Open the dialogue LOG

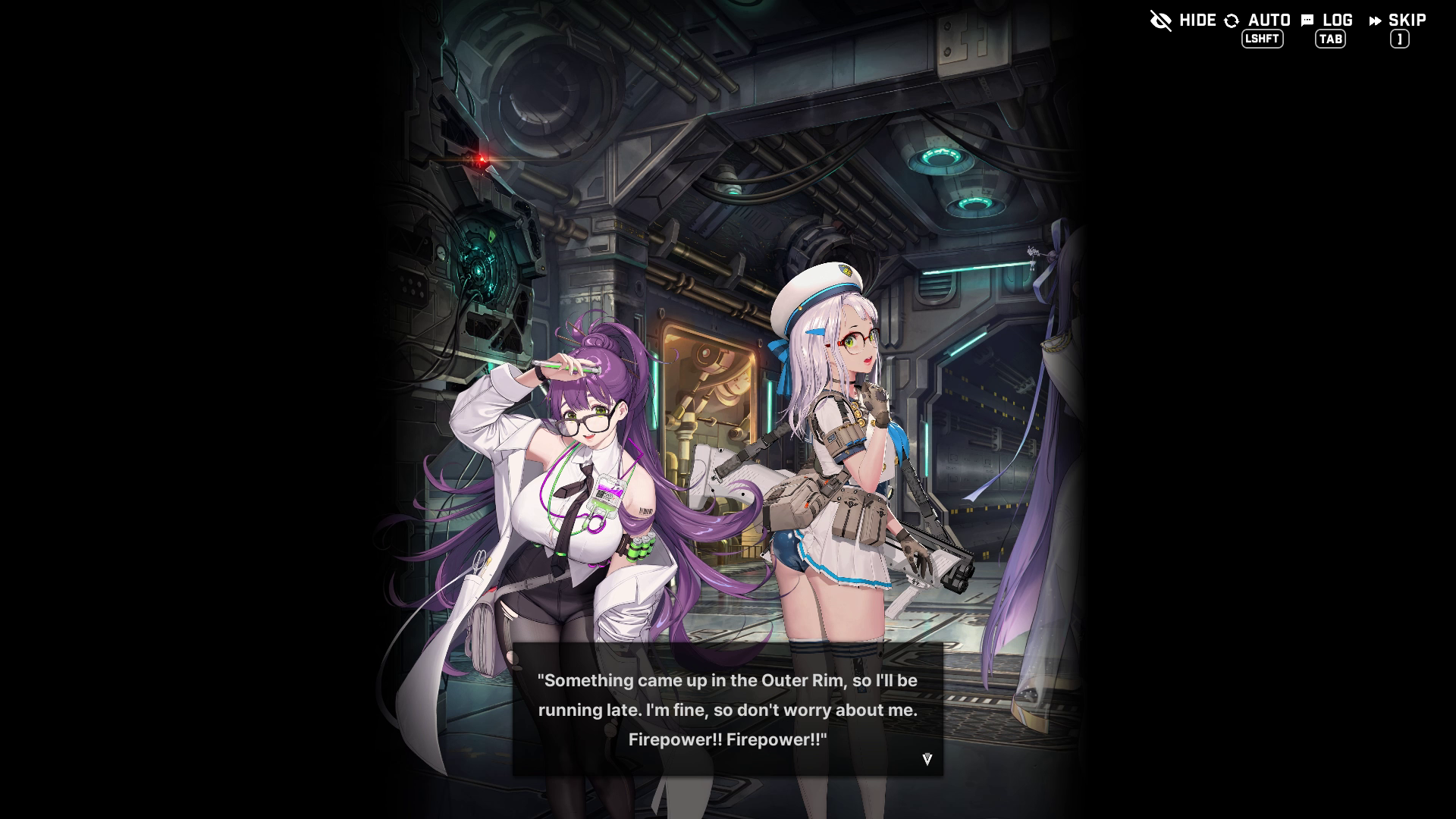click(1327, 21)
